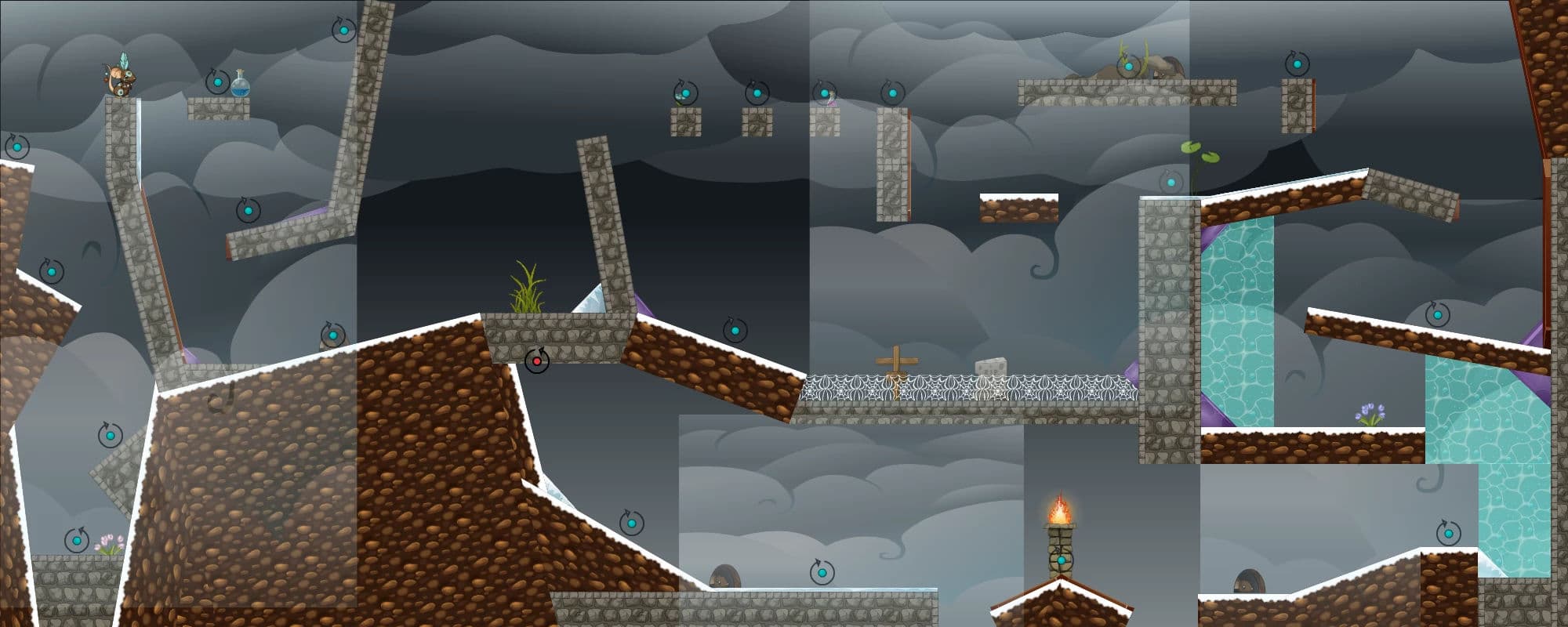Click the rotation handle on the torch pillar
The width and height of the screenshot is (1568, 627).
tap(1061, 560)
